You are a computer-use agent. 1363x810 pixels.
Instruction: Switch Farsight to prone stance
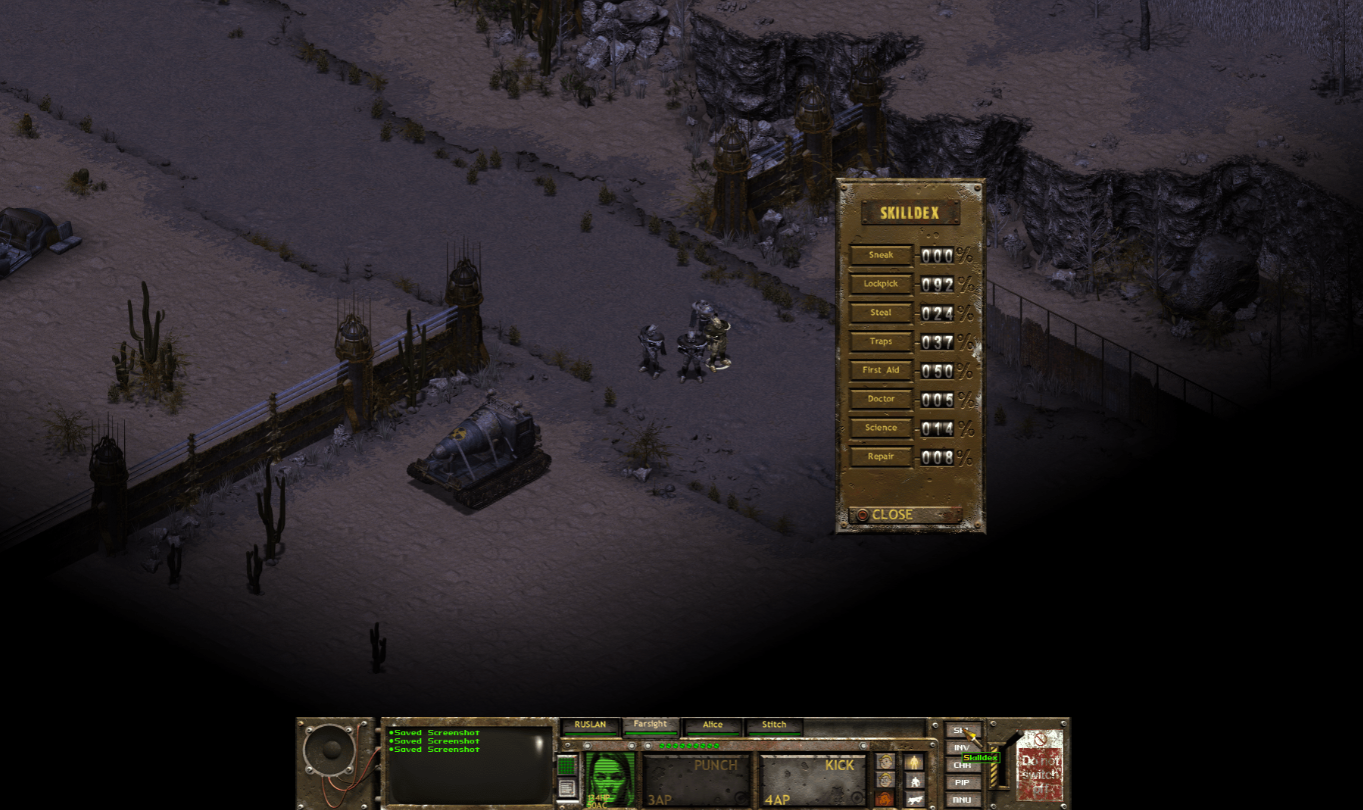tap(913, 798)
